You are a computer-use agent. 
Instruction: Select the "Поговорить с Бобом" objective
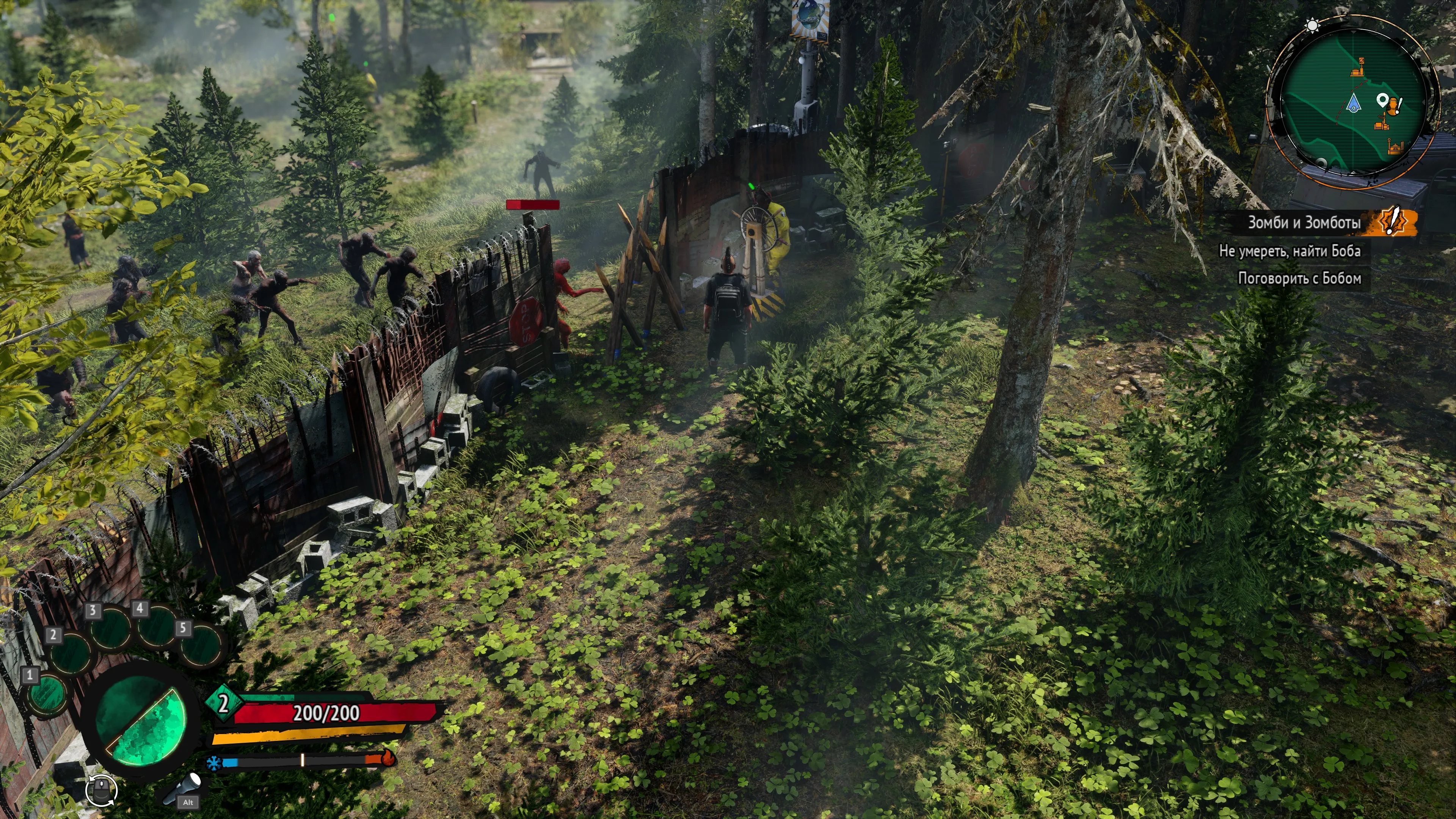click(x=1299, y=278)
